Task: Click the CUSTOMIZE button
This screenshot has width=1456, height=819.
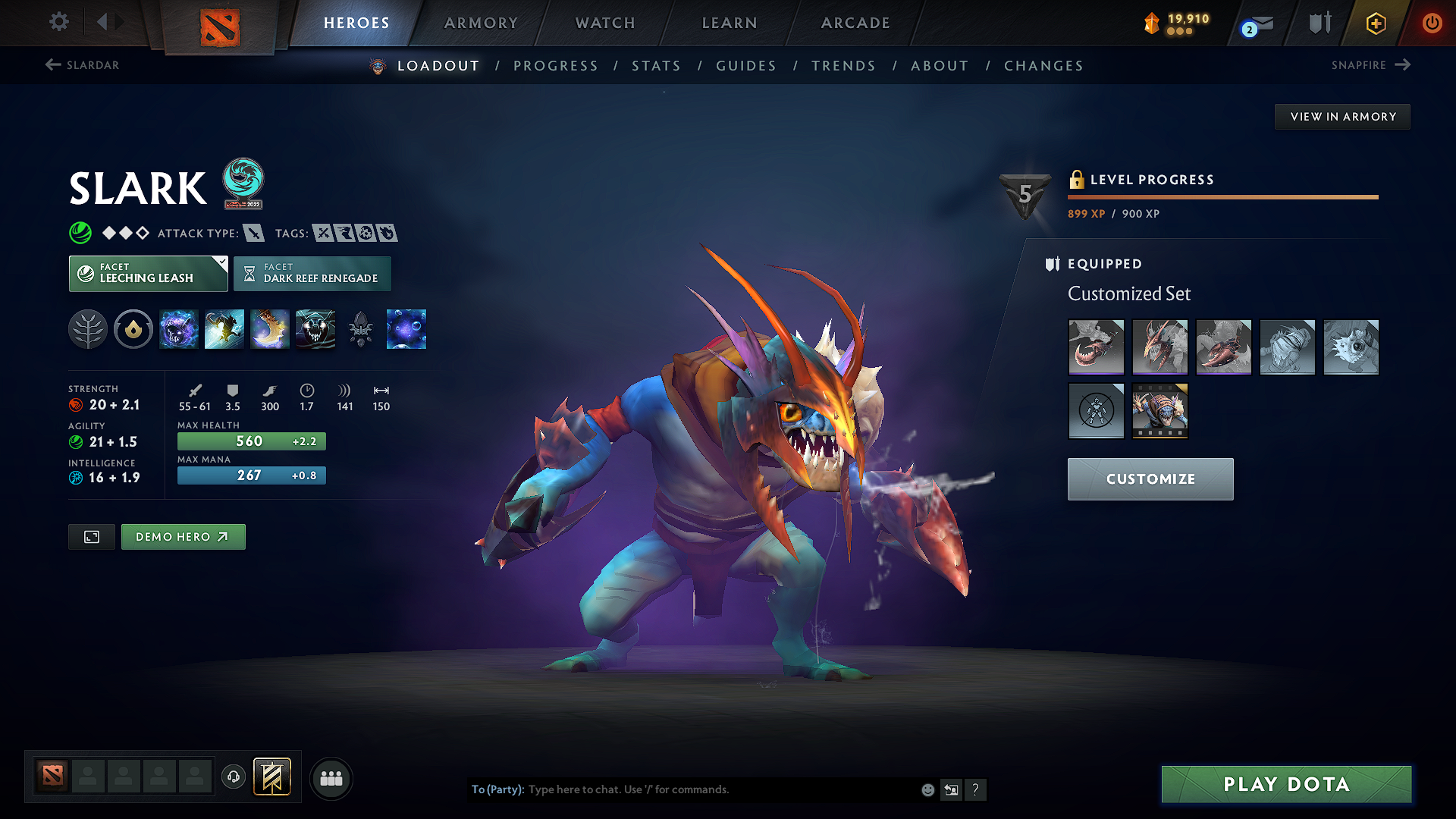Action: coord(1150,479)
